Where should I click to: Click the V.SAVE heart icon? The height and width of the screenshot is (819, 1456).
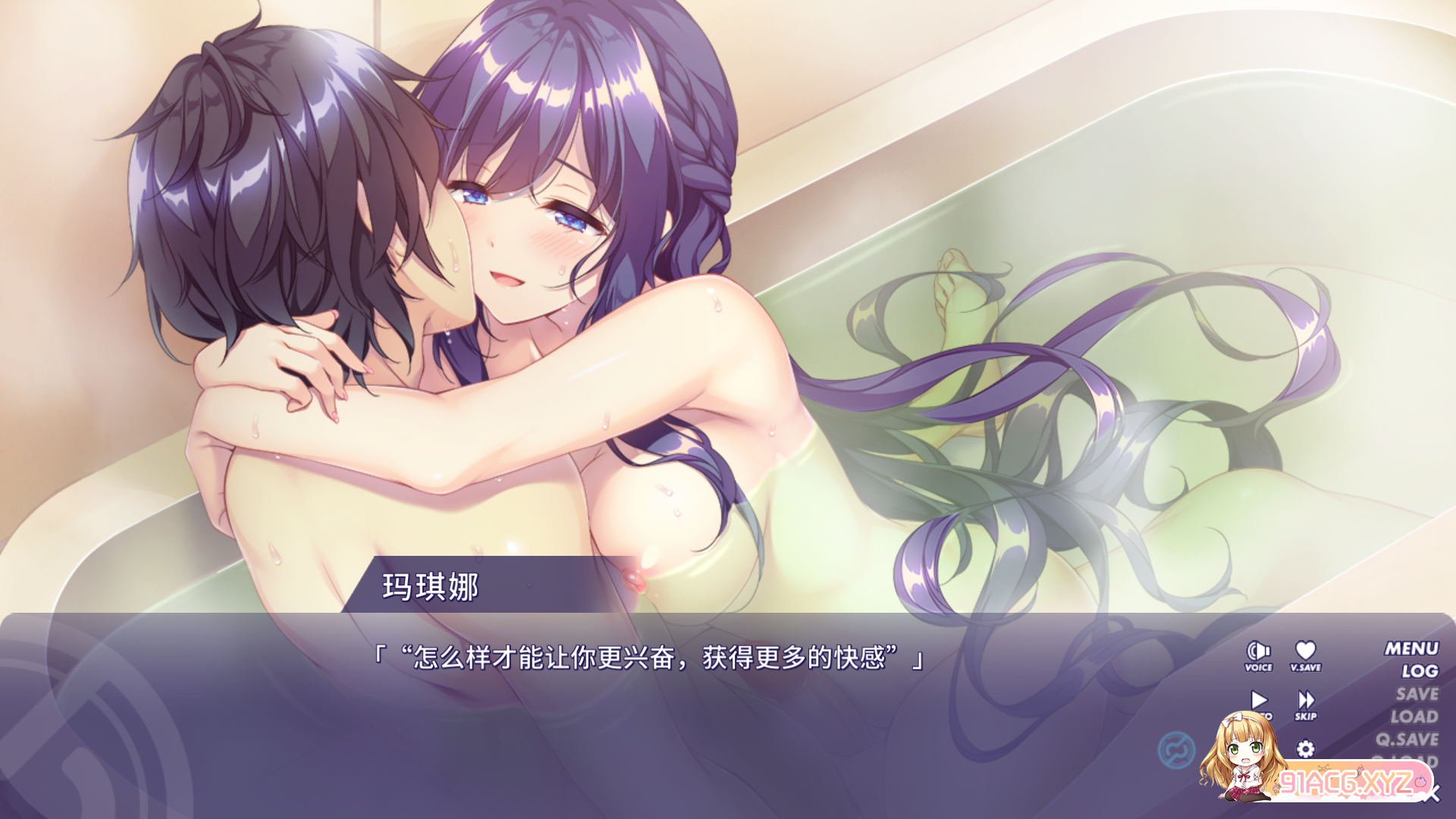click(1306, 651)
